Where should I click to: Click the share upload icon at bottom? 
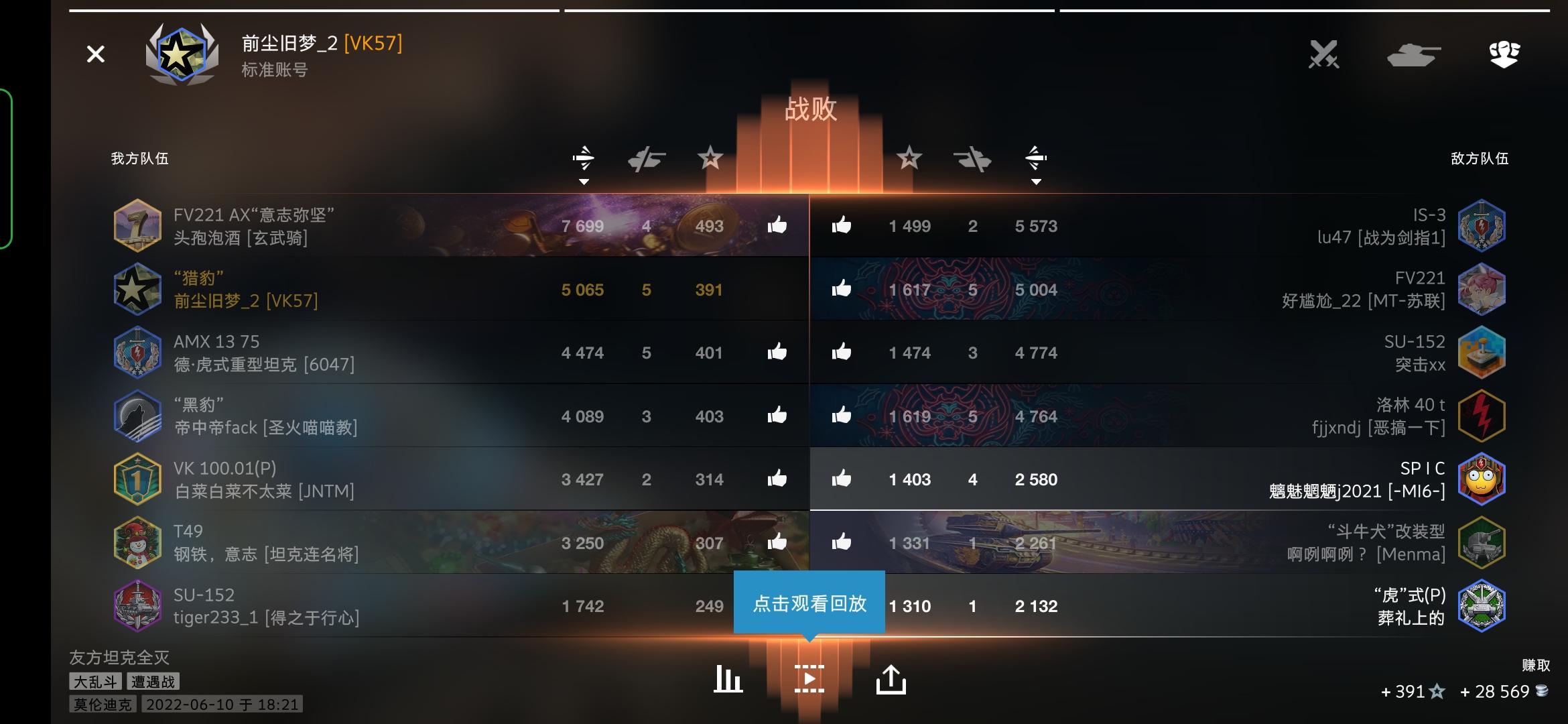click(x=893, y=678)
